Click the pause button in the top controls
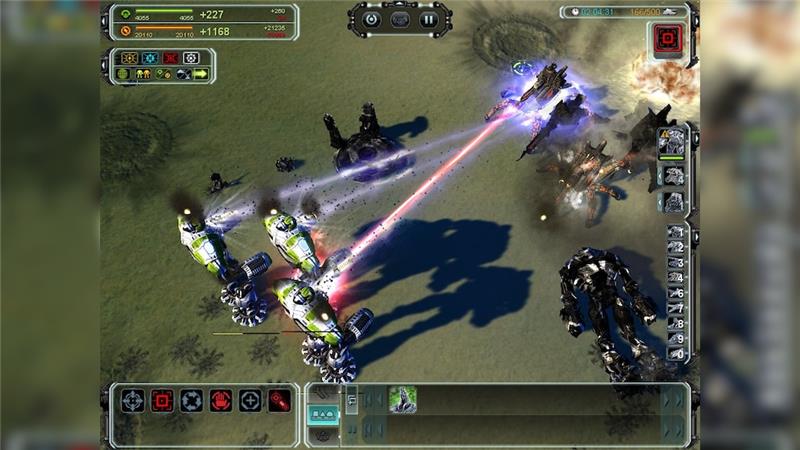Image resolution: width=800 pixels, height=450 pixels. tap(428, 18)
